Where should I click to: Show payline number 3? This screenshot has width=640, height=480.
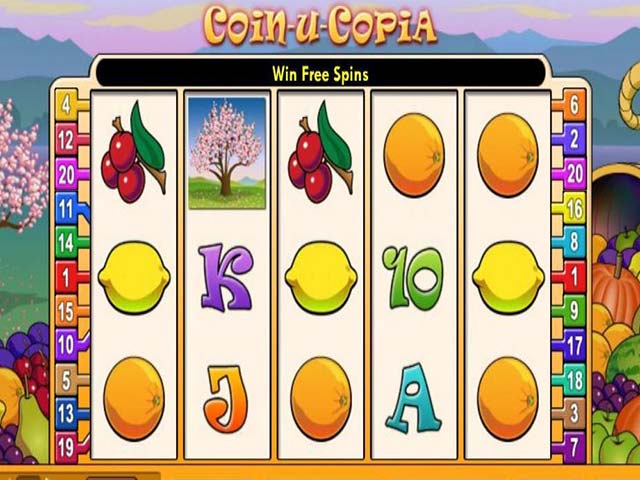(574, 413)
